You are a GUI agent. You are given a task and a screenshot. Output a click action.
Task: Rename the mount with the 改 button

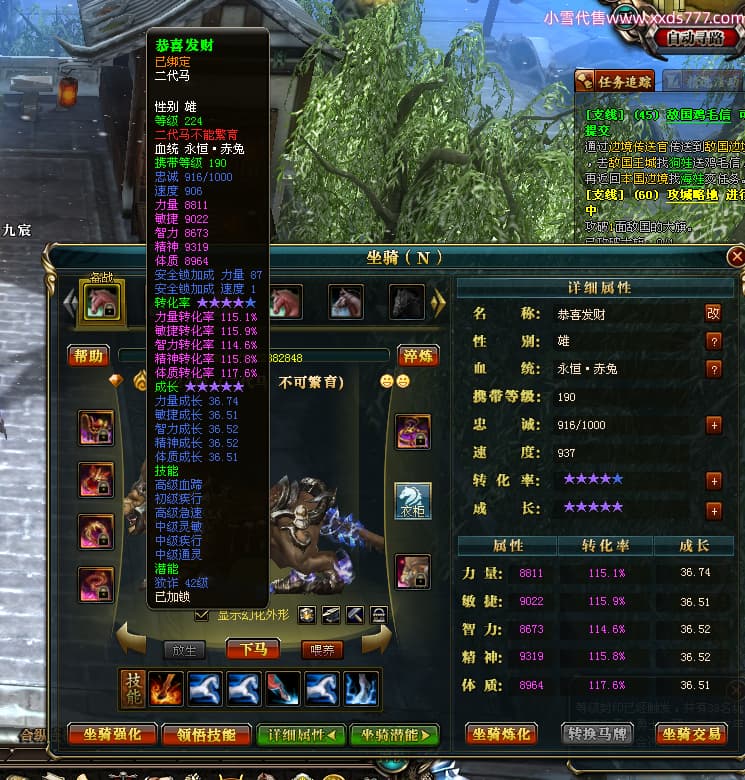point(713,314)
